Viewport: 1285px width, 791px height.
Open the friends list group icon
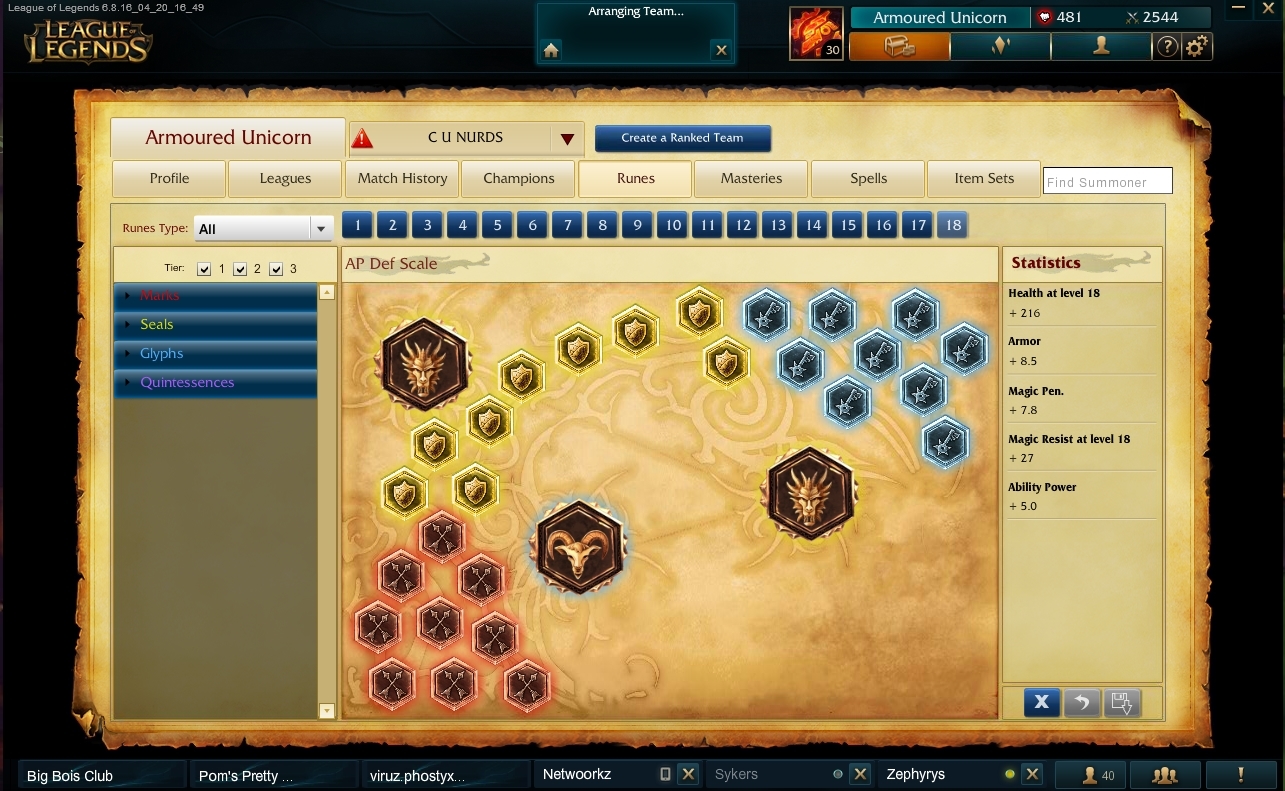(1165, 774)
